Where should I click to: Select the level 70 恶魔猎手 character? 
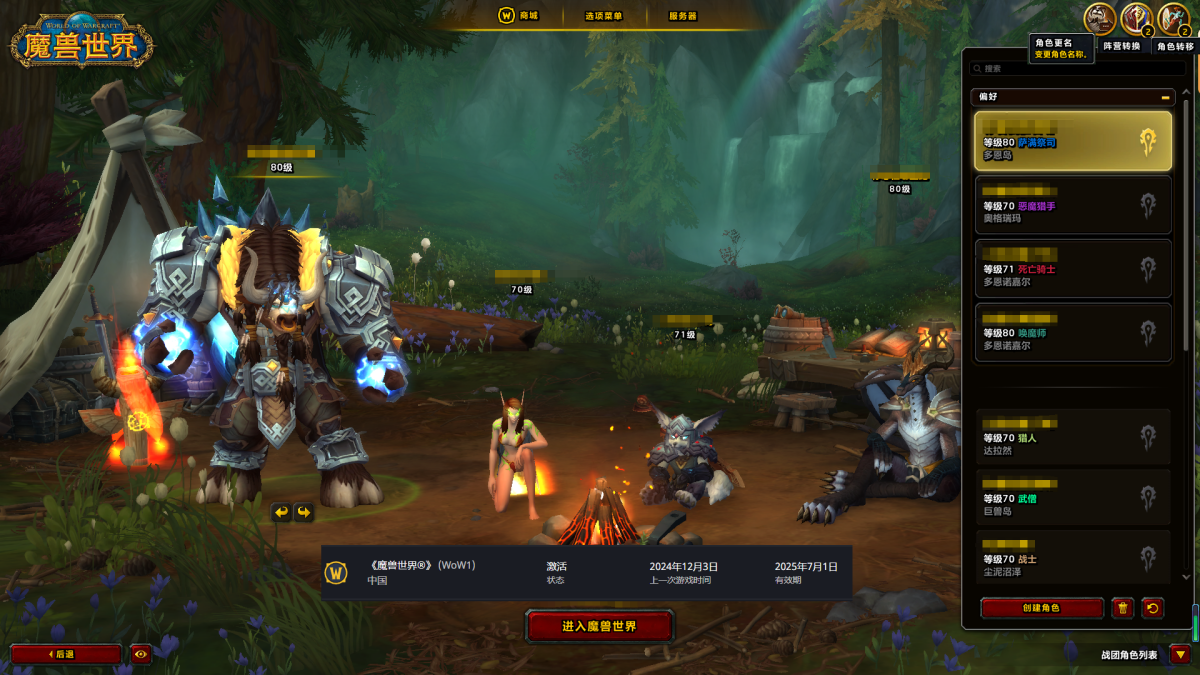coord(1072,205)
